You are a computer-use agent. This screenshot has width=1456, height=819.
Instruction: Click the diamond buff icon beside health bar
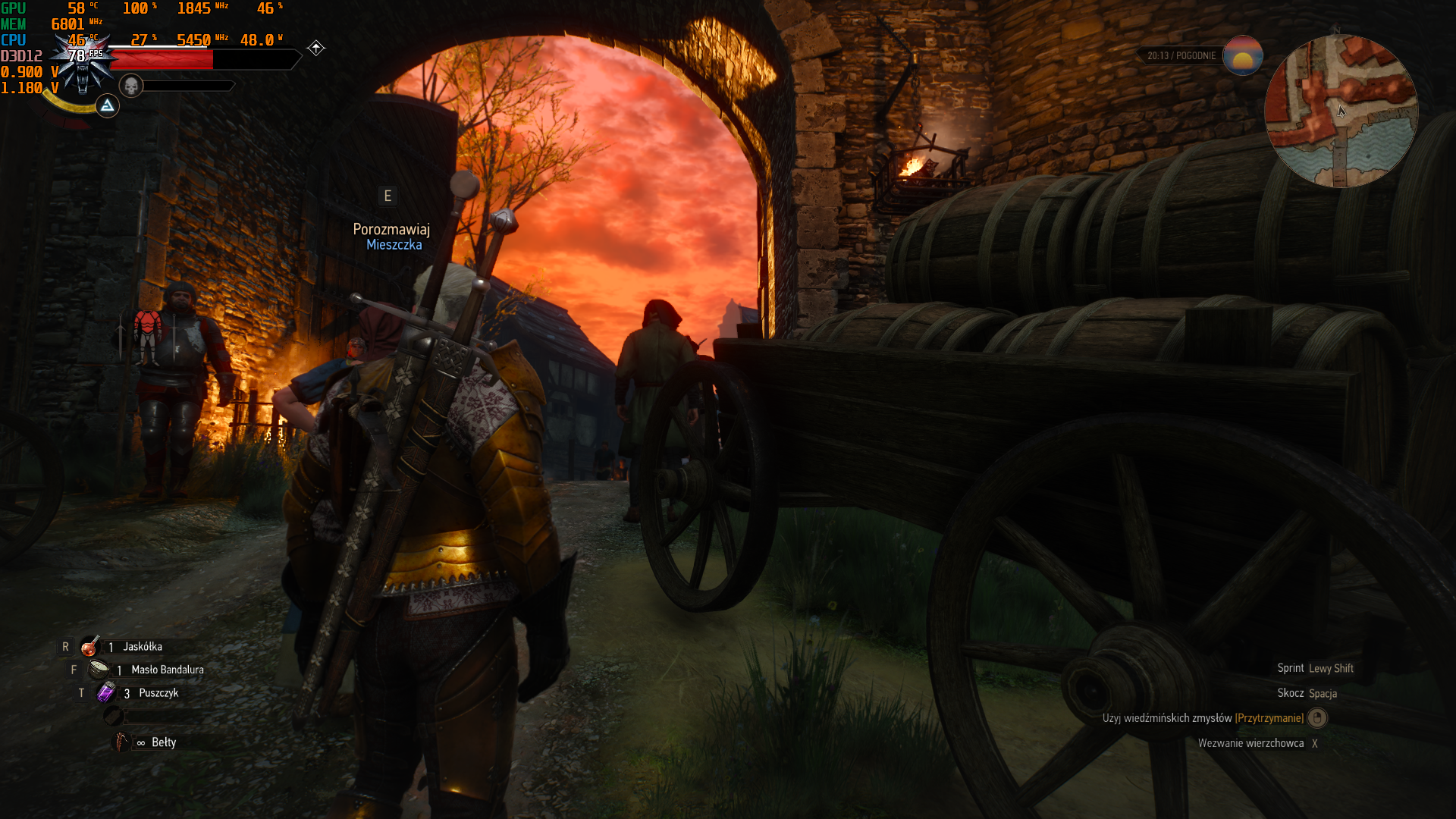click(x=316, y=49)
